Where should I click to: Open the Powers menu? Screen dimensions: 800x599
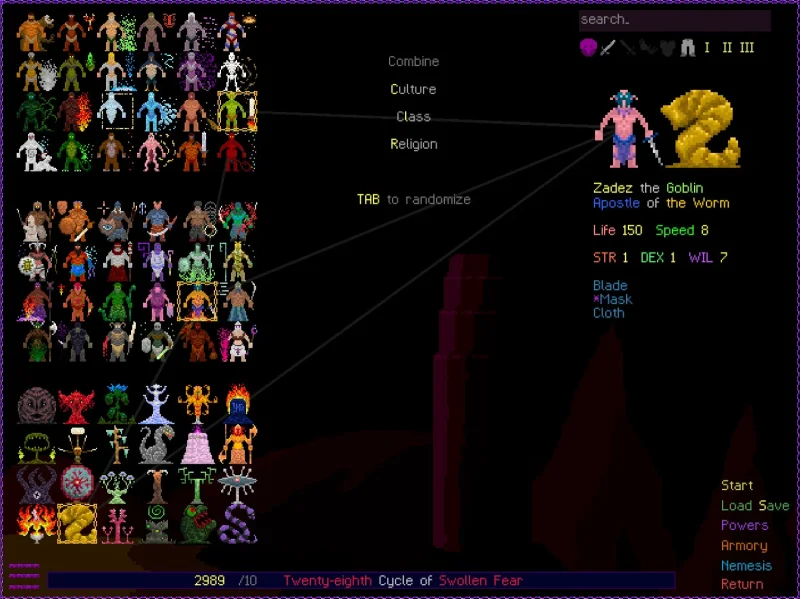744,526
